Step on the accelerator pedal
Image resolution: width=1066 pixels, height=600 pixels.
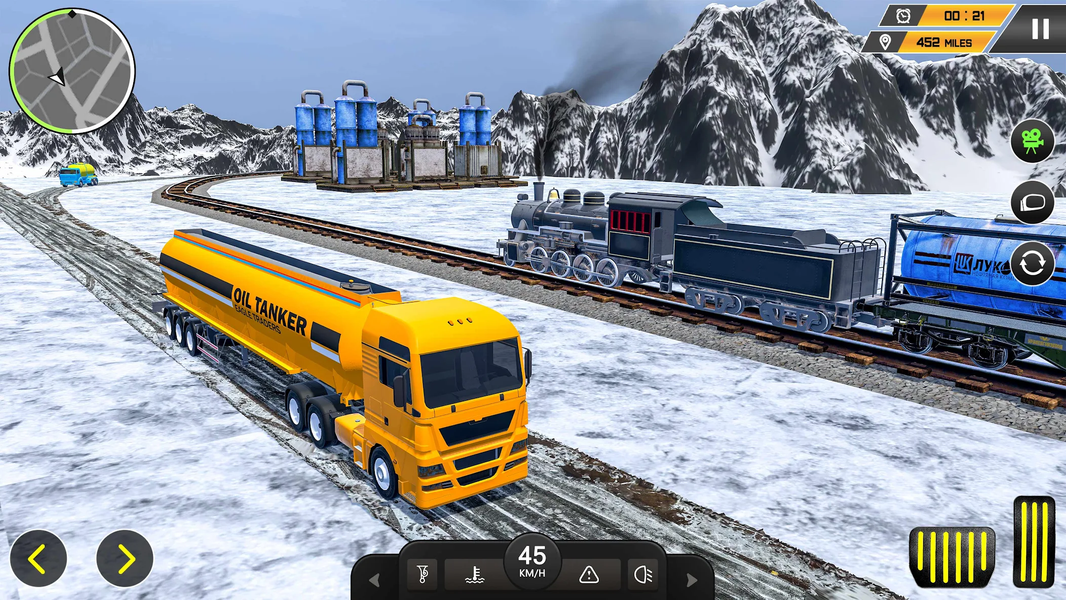[x=1034, y=541]
